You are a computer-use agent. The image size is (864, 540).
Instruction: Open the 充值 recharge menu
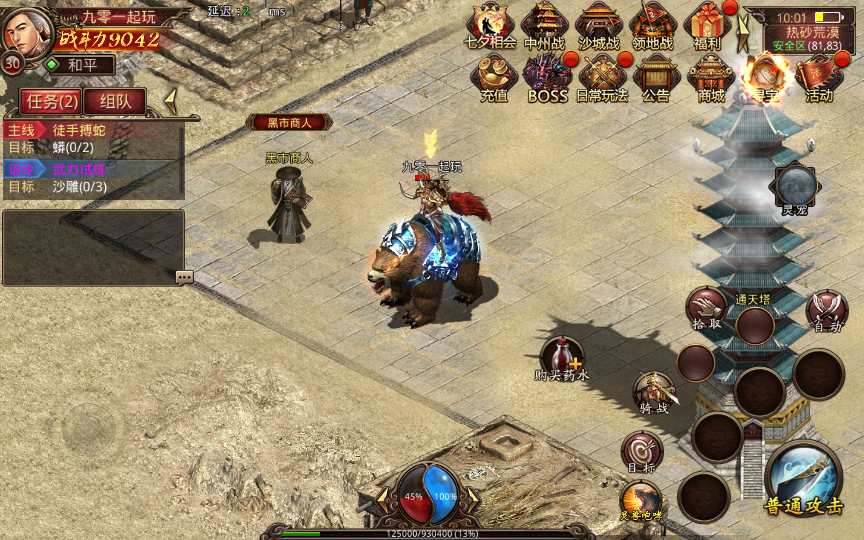point(493,76)
